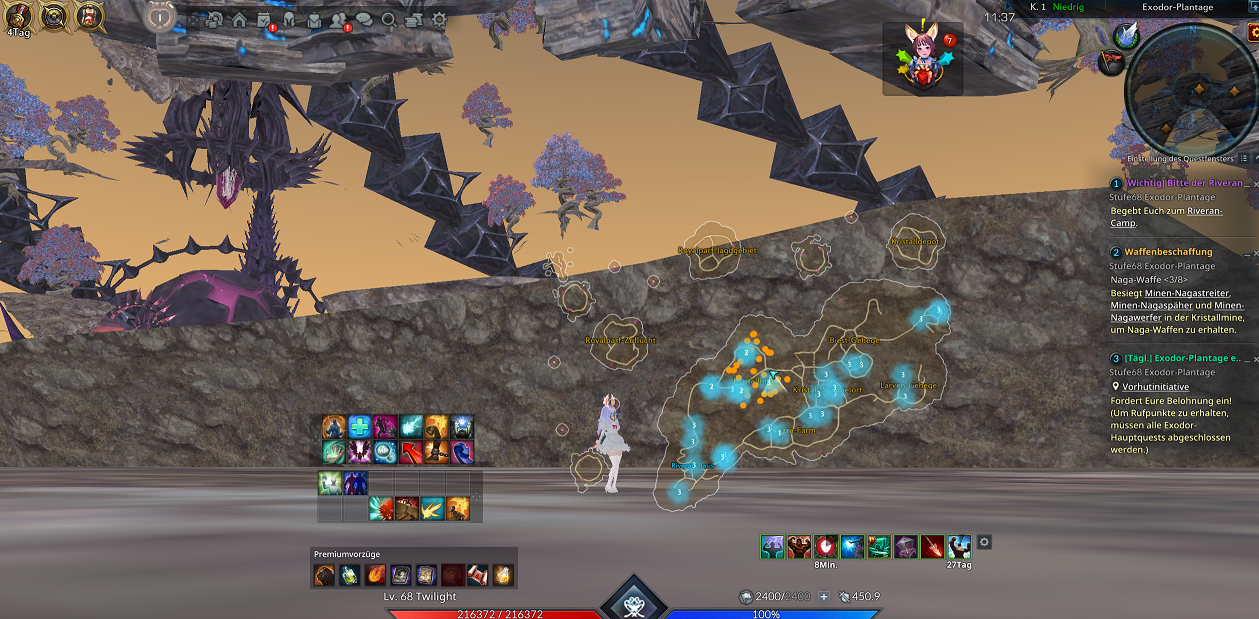This screenshot has height=619, width=1259.
Task: Select the quest 'Wichtig! Bitte der Riveran'
Action: [1184, 183]
